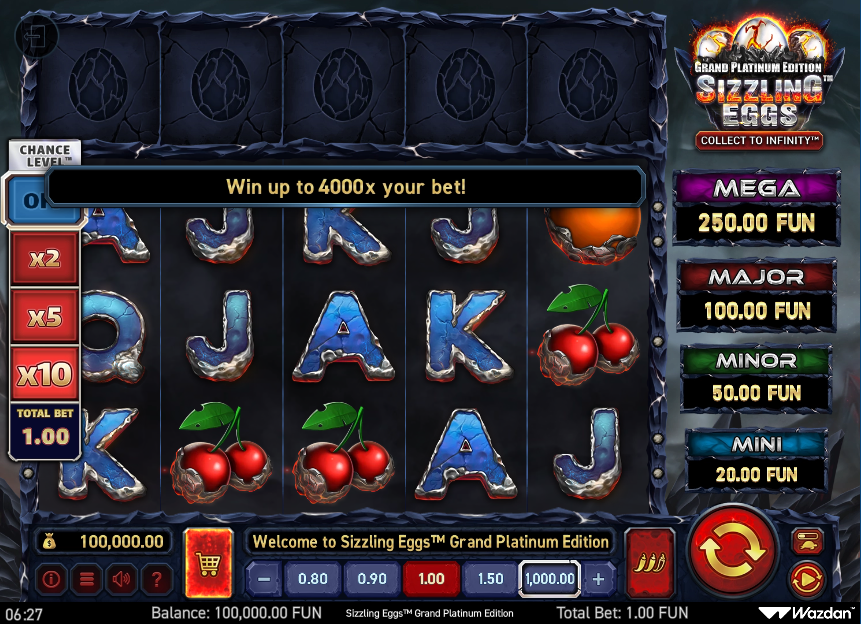Image resolution: width=861 pixels, height=624 pixels.
Task: Set the bet to 1.50
Action: point(490,578)
